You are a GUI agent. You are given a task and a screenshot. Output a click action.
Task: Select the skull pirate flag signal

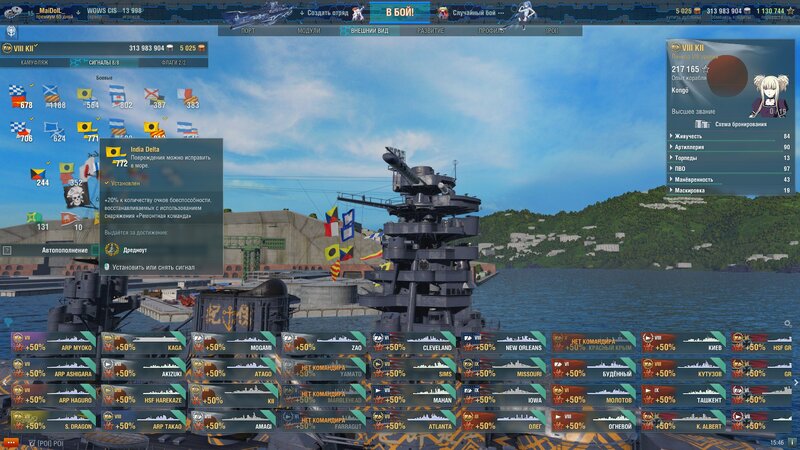tap(75, 193)
